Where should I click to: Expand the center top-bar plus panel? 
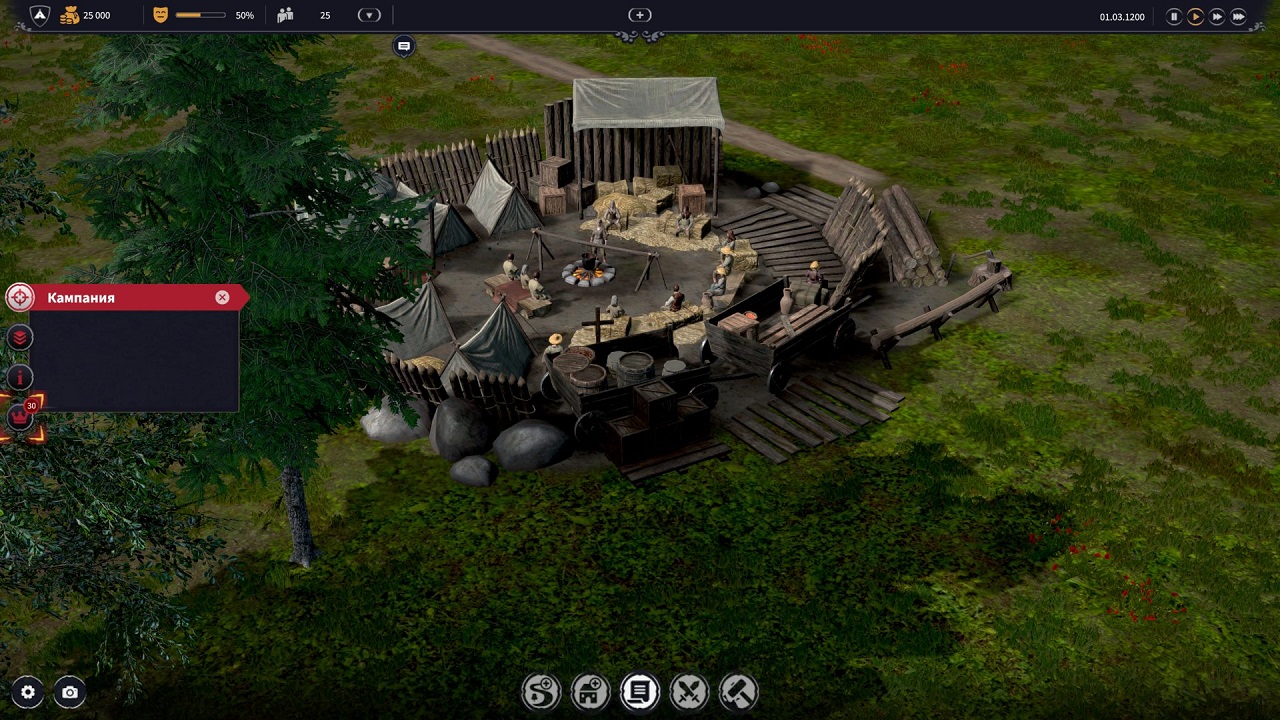point(639,15)
